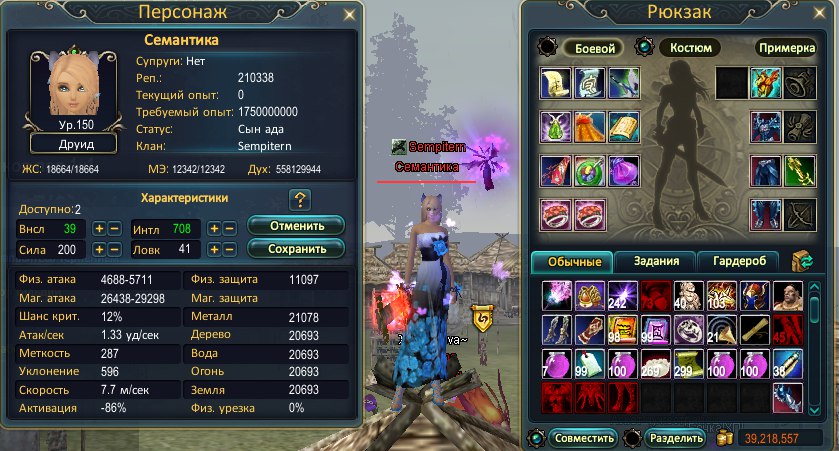Close the Персонаж character window
Image resolution: width=839 pixels, height=451 pixels.
(x=349, y=14)
